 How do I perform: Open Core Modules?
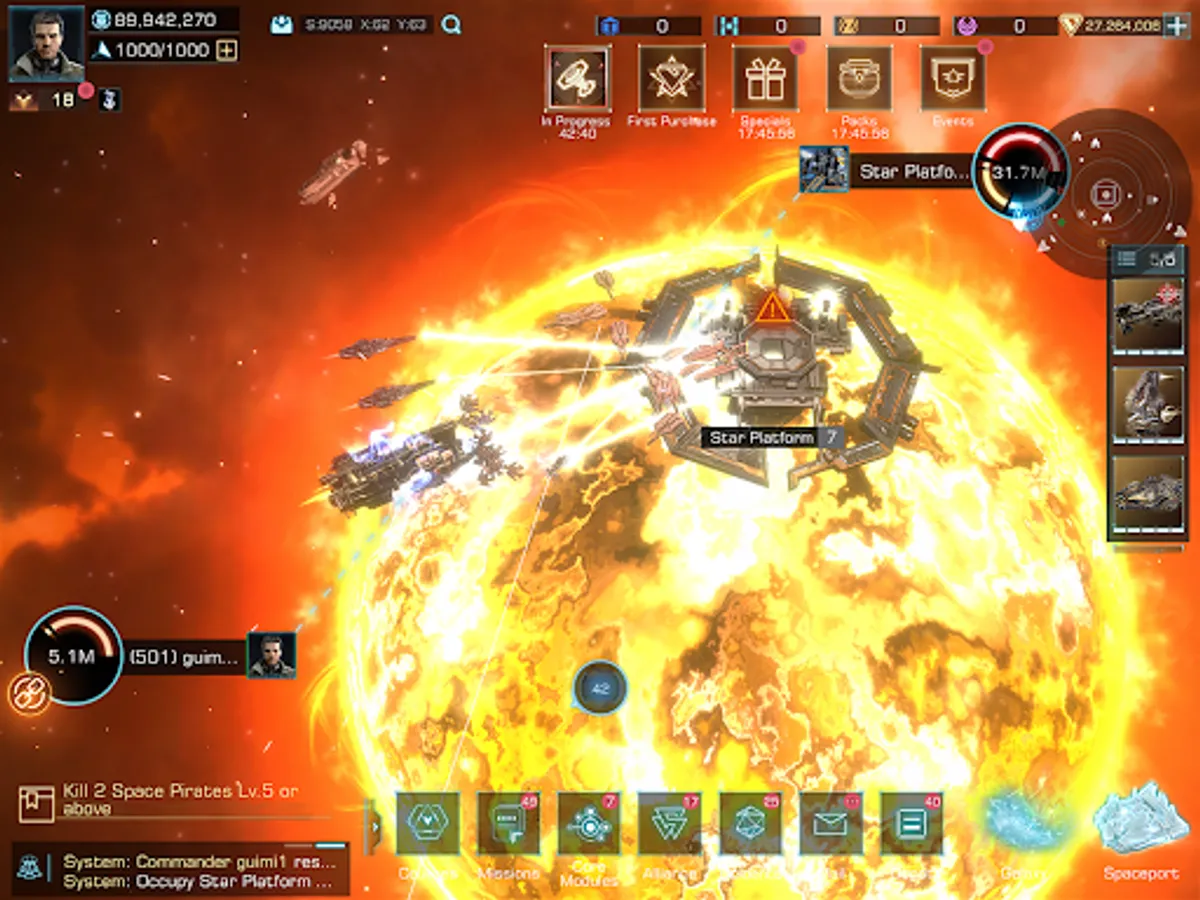[589, 824]
